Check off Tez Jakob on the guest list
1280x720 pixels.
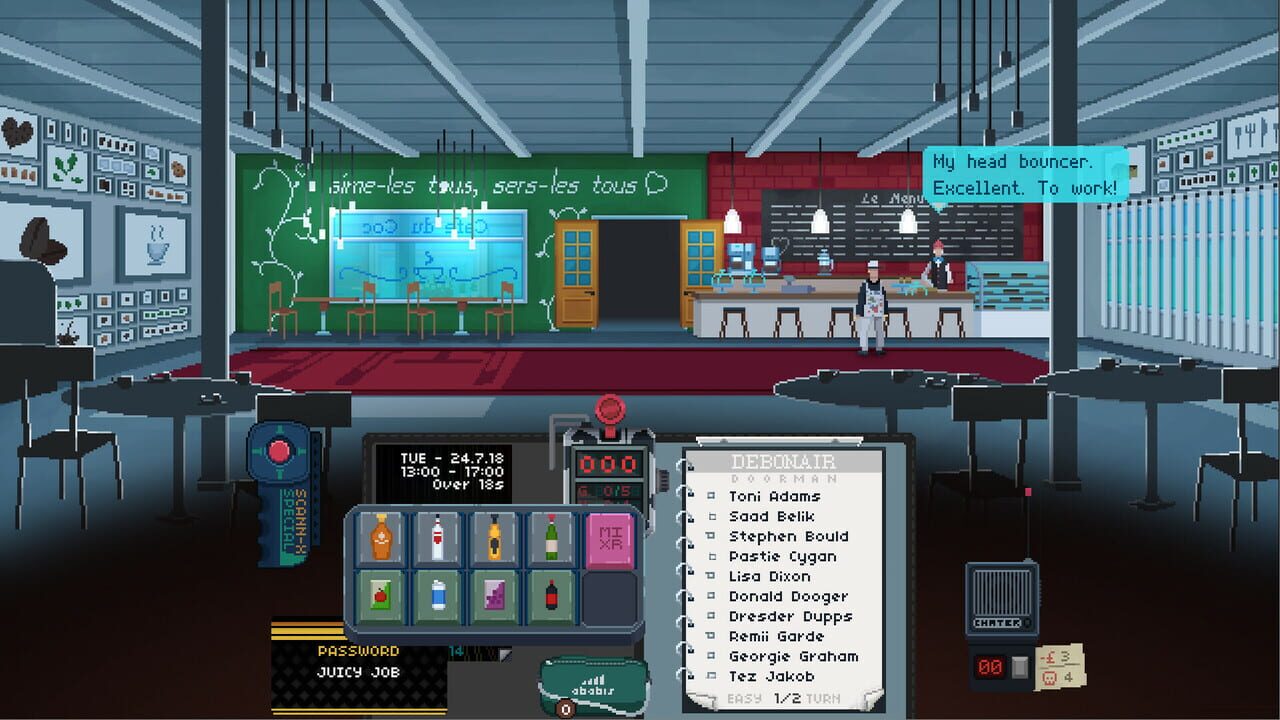point(711,675)
